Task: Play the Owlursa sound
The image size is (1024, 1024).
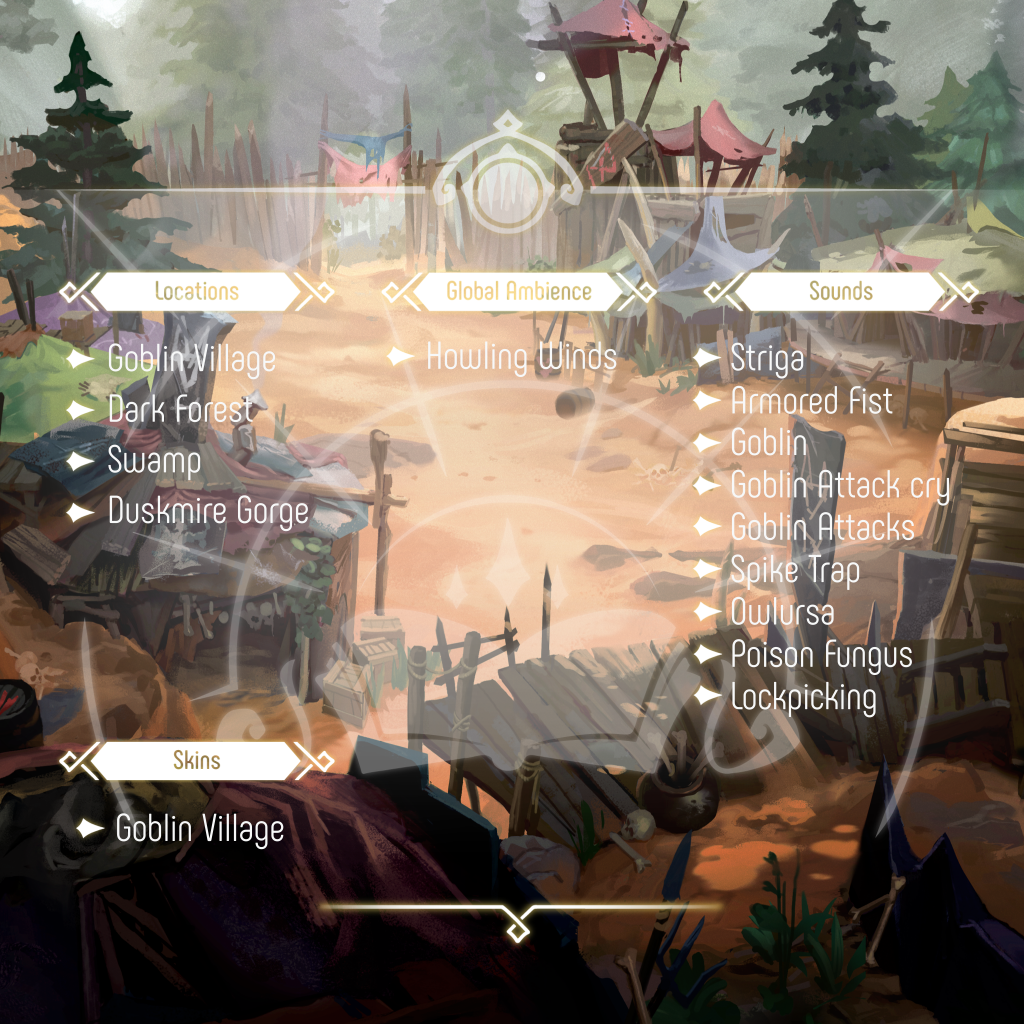Action: 782,612
